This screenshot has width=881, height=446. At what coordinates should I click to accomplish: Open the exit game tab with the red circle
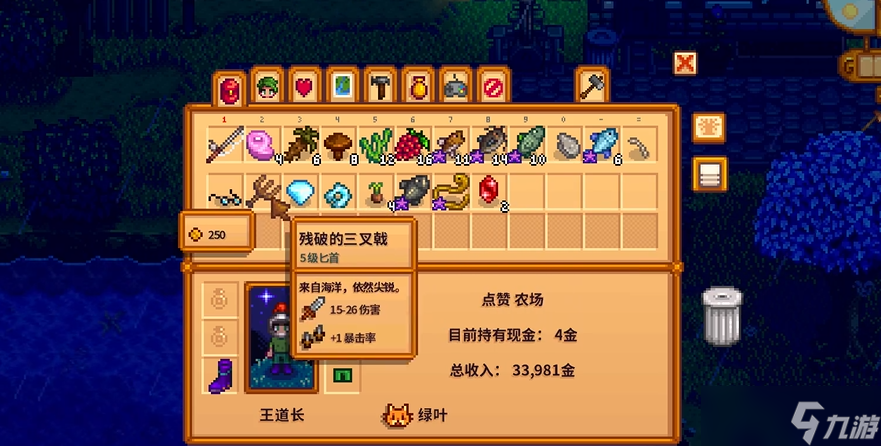[x=493, y=86]
